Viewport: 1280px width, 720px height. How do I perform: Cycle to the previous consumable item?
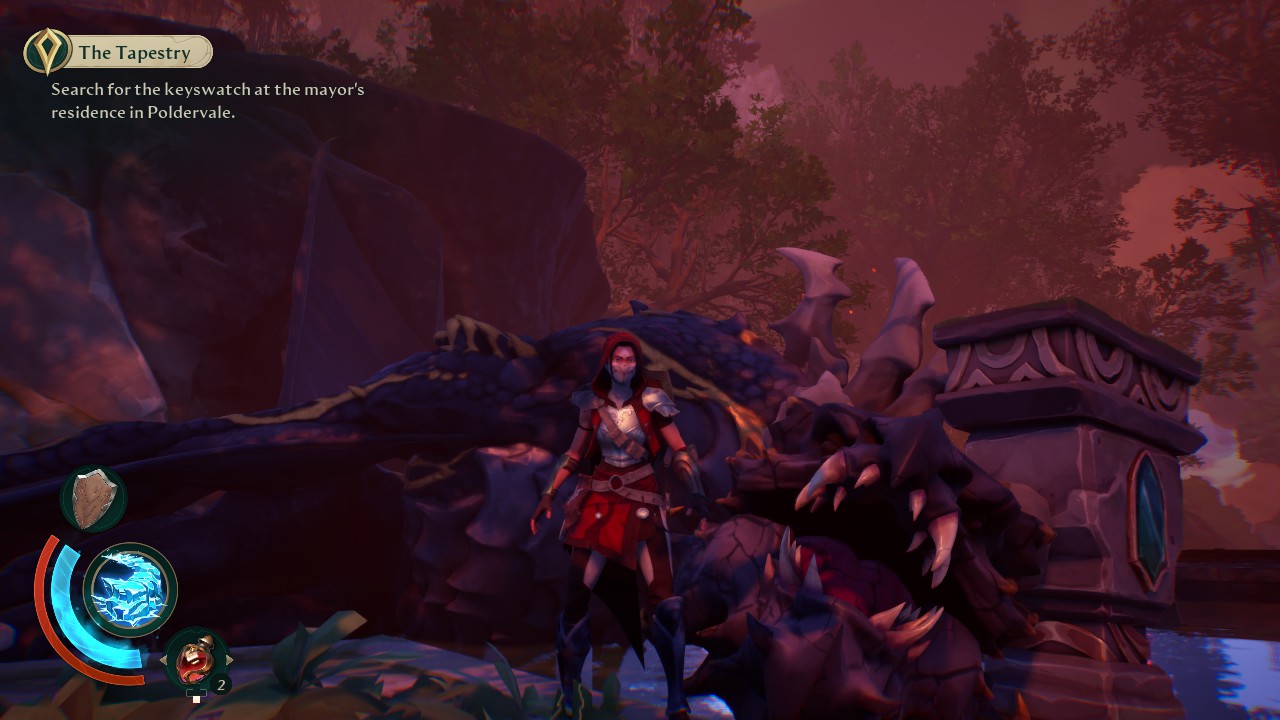point(165,660)
